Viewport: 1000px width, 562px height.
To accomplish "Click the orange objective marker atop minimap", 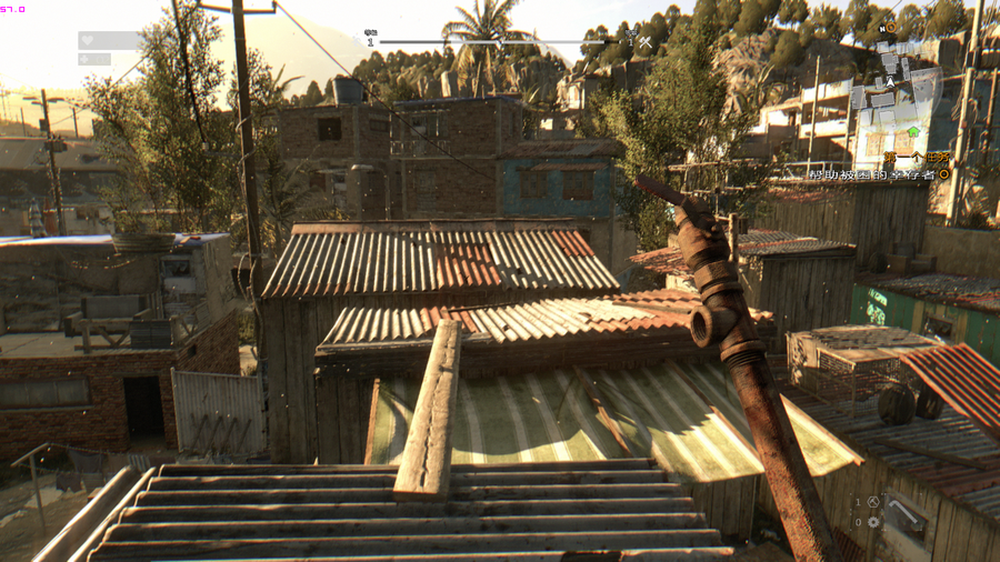I will pyautogui.click(x=890, y=28).
